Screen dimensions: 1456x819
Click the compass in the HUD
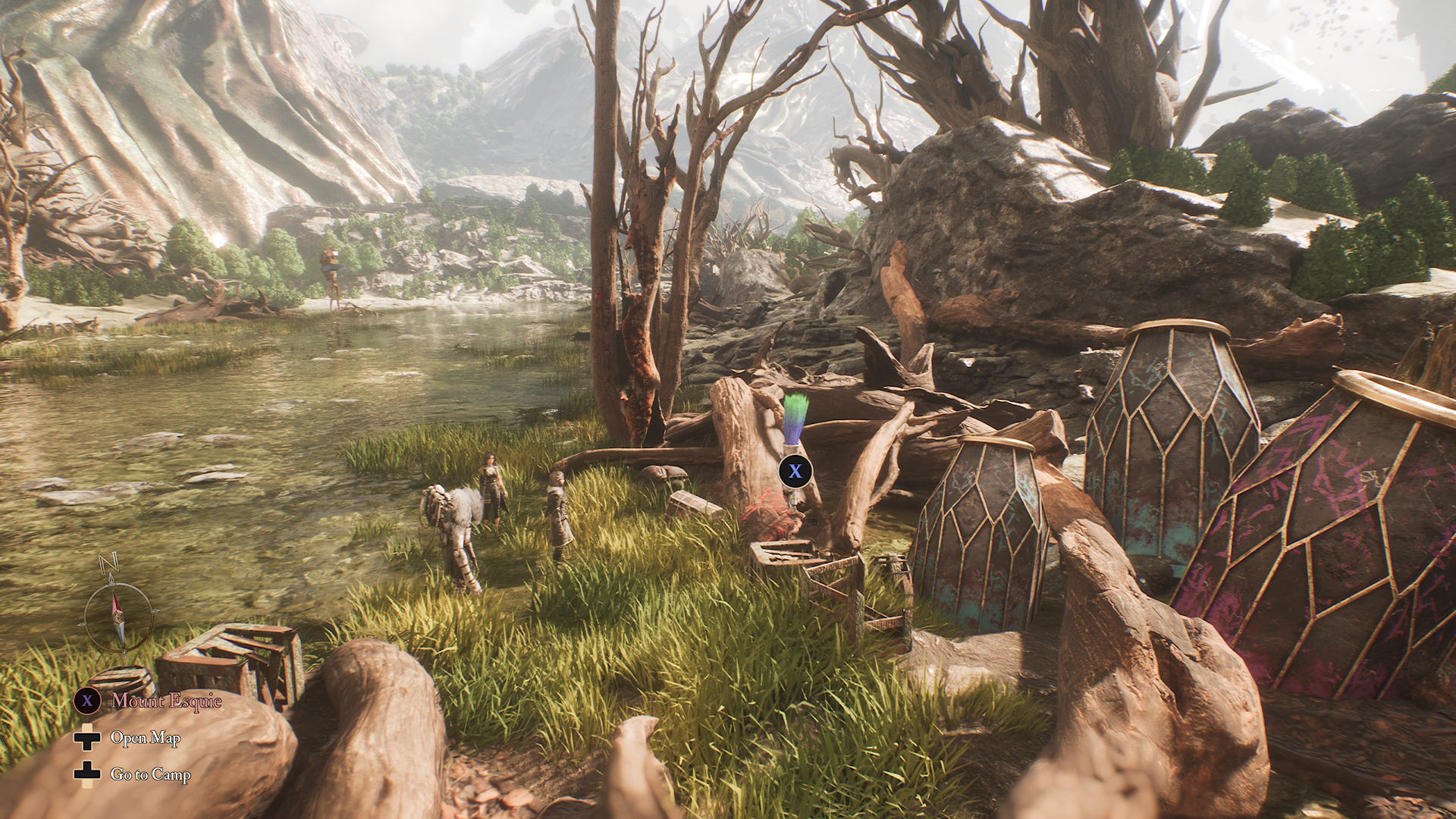click(x=117, y=611)
